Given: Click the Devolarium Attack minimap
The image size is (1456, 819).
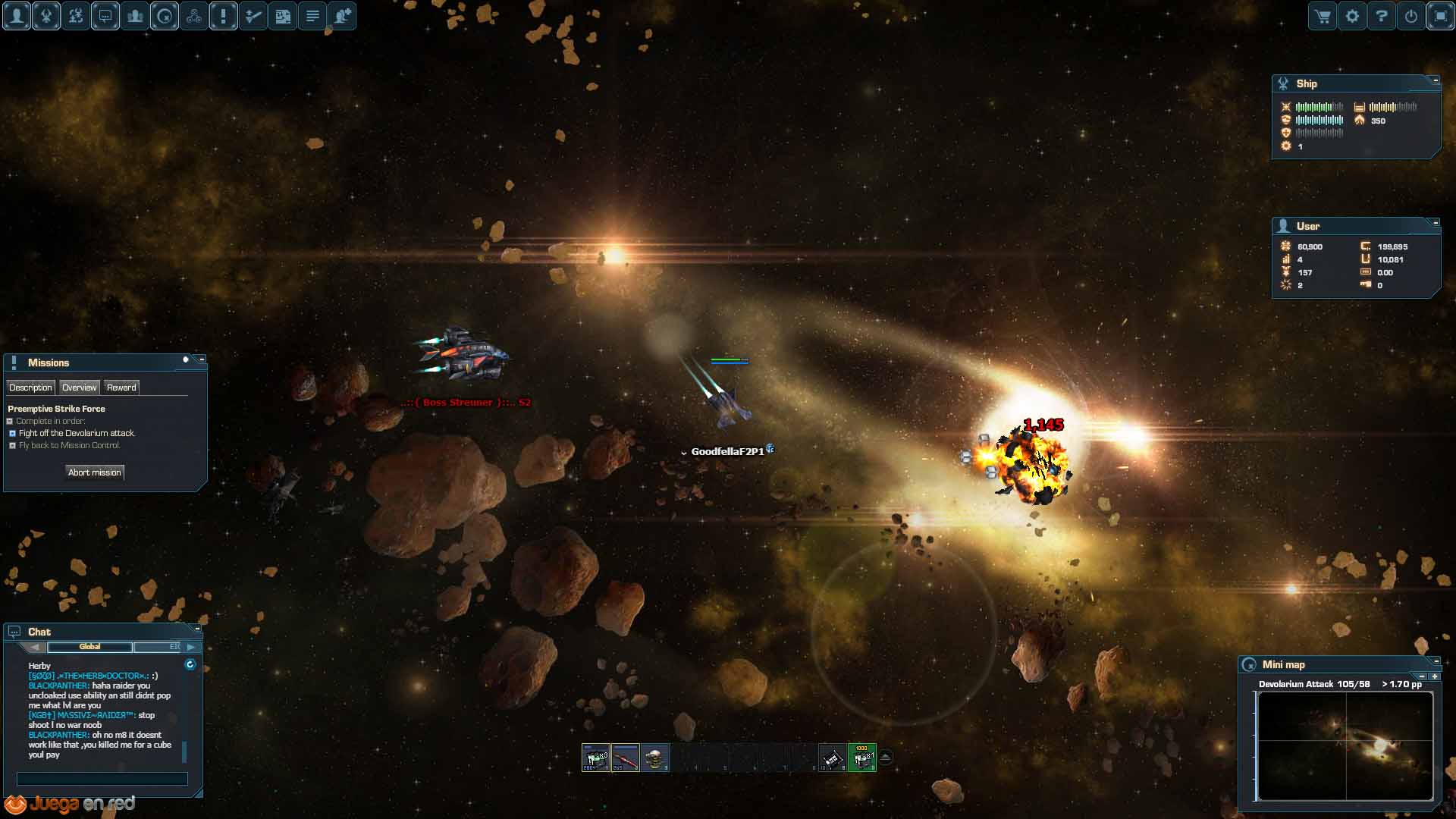Looking at the screenshot, I should click(1345, 745).
